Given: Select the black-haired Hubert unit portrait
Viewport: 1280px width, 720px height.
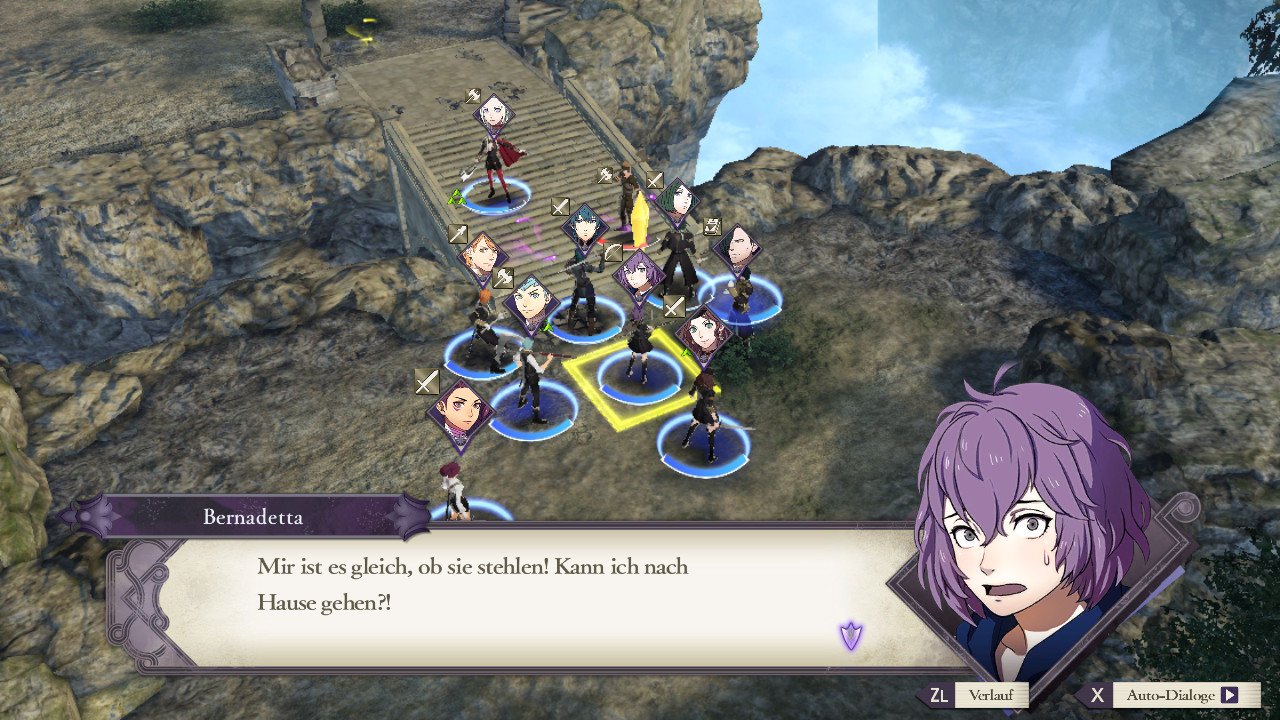Looking at the screenshot, I should pyautogui.click(x=738, y=248).
